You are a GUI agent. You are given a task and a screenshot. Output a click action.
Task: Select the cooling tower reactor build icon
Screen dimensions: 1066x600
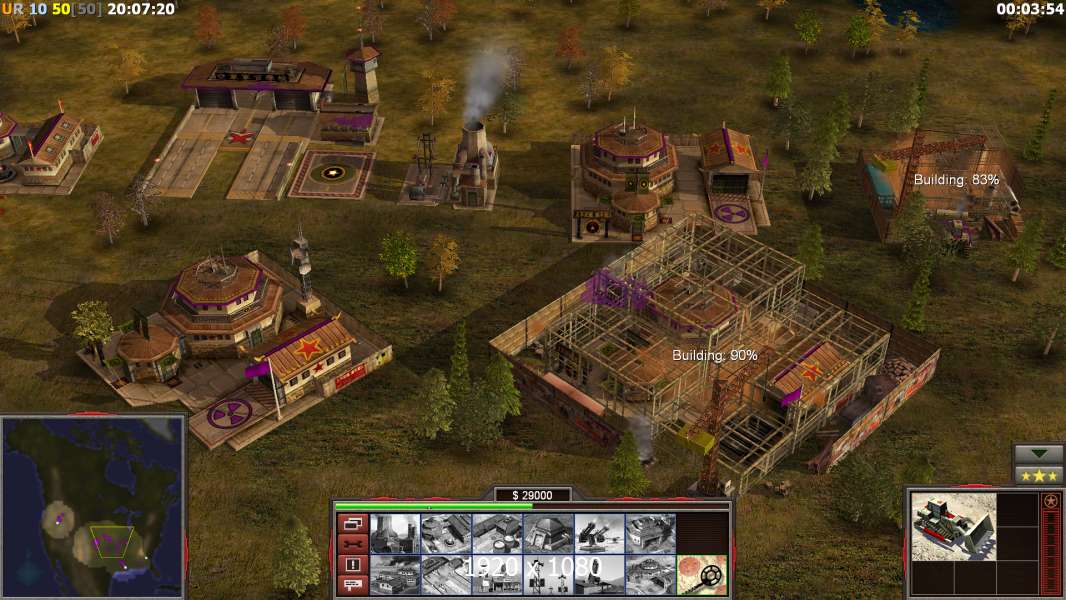[395, 534]
